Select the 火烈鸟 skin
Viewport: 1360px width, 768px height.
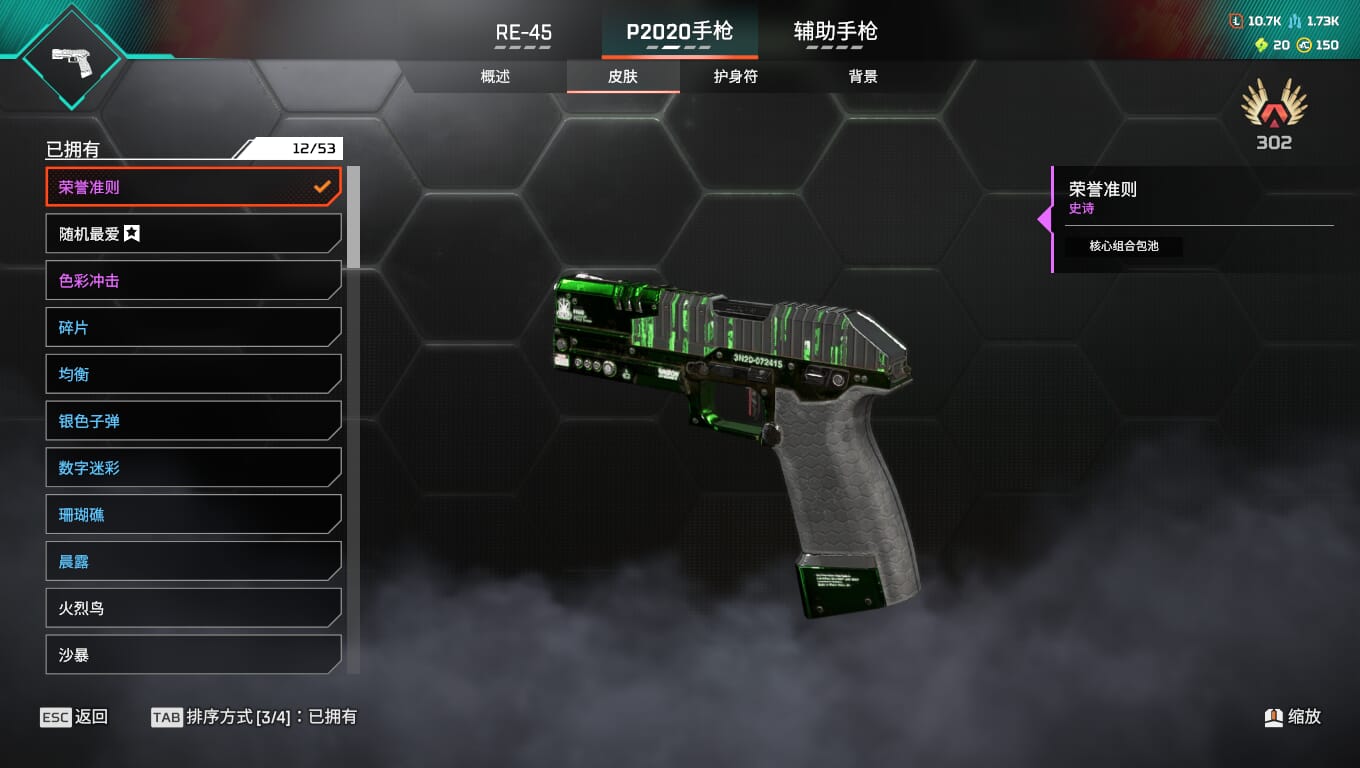click(193, 608)
